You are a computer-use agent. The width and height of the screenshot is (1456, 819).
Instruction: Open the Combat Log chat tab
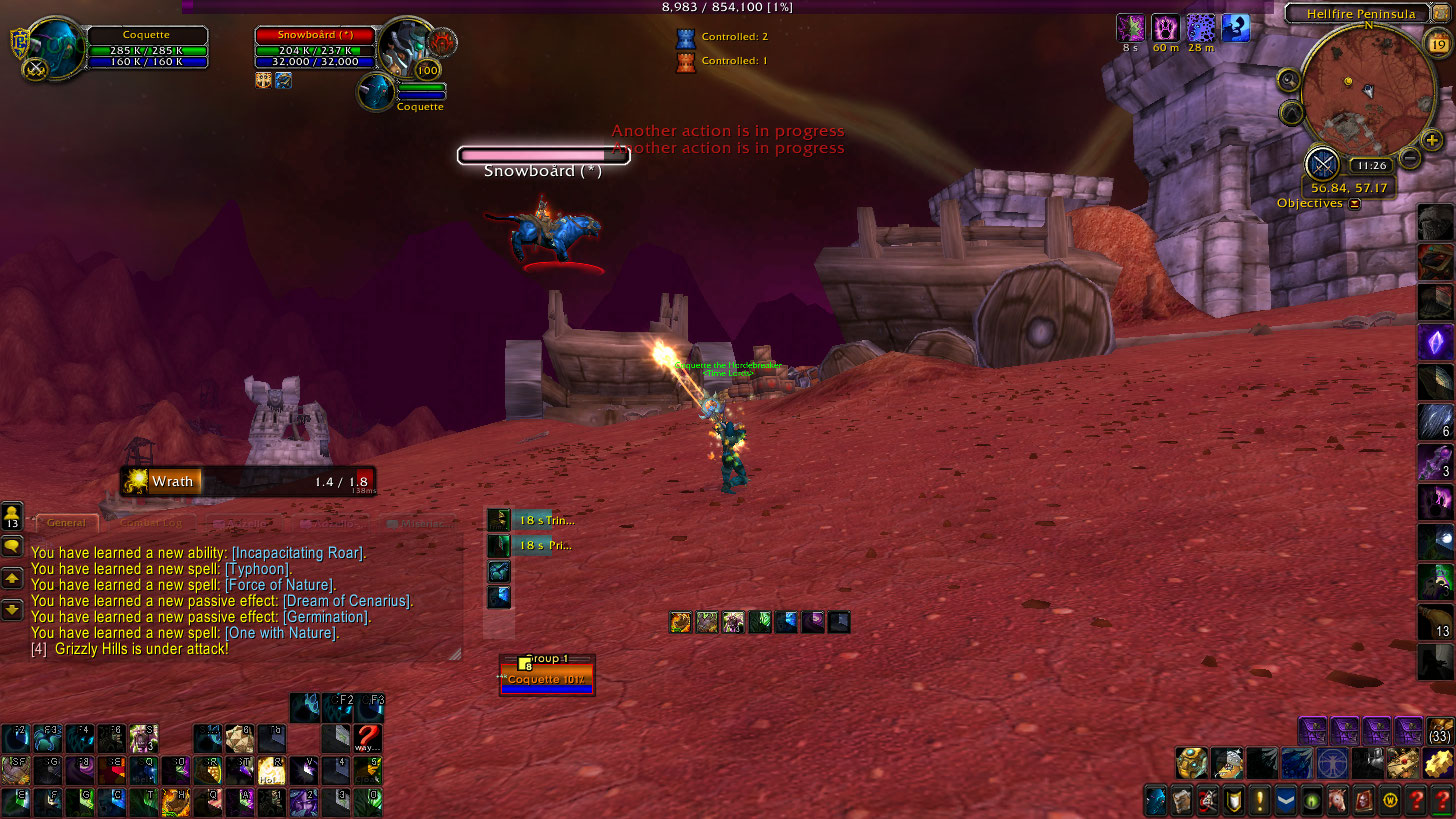(x=151, y=523)
